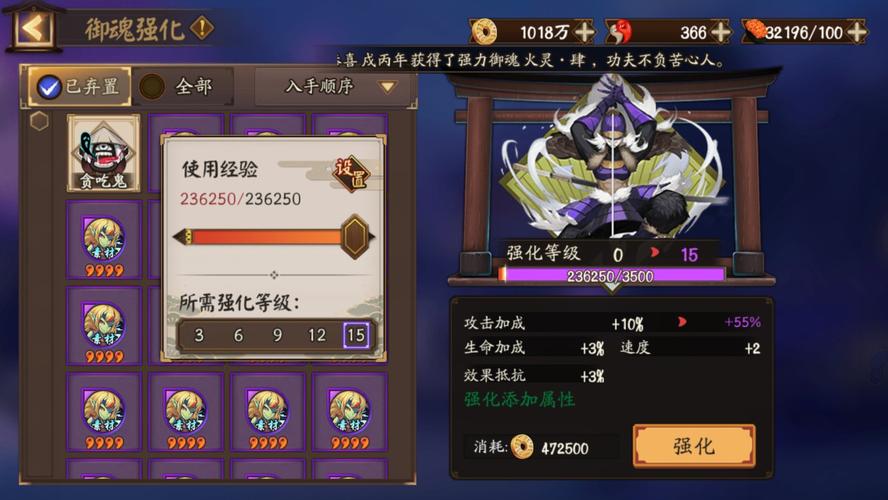888x500 pixels.
Task: Choose enhancement level 9
Action: 277,335
